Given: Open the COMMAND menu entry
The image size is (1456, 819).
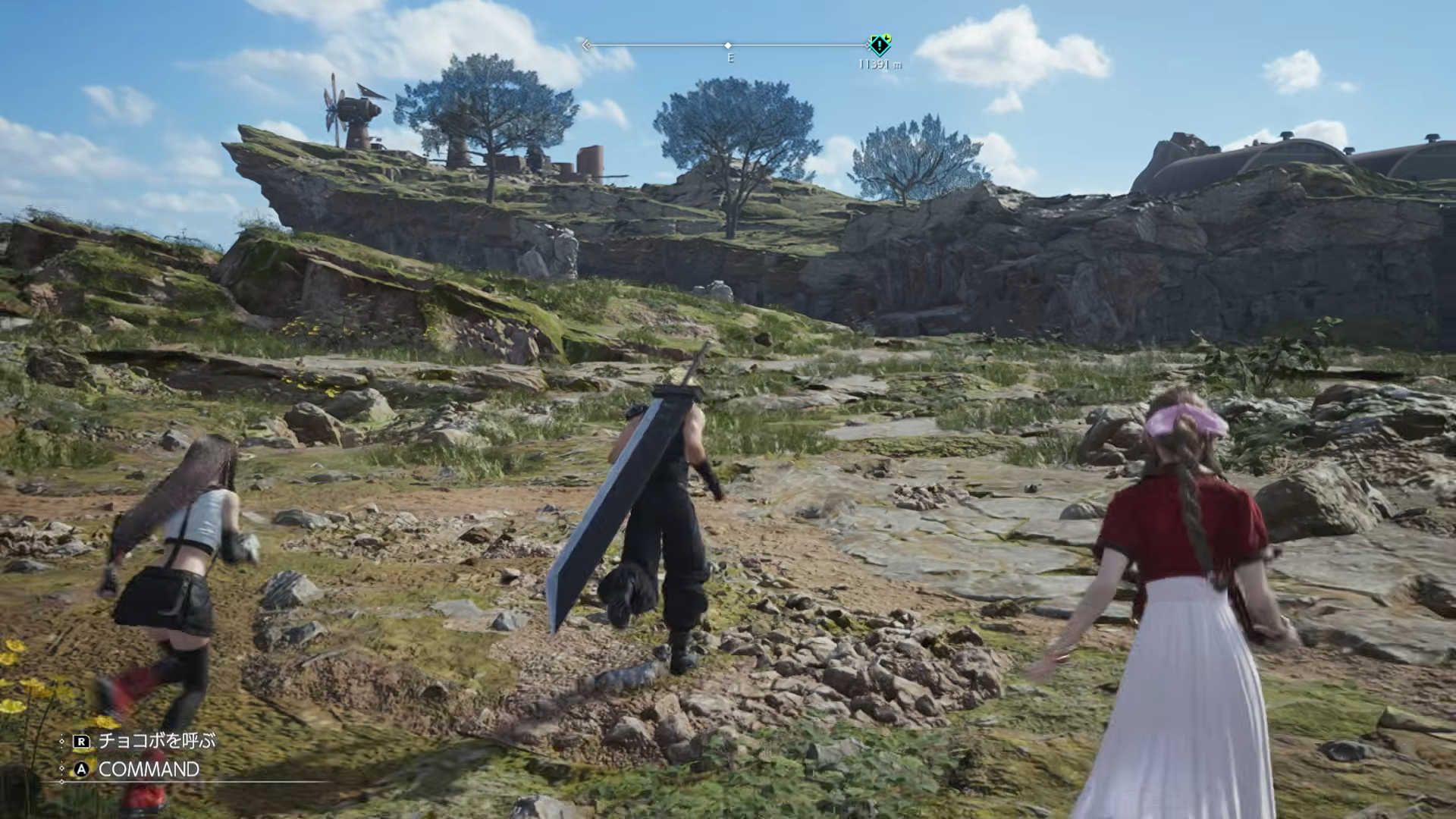Looking at the screenshot, I should [x=149, y=769].
